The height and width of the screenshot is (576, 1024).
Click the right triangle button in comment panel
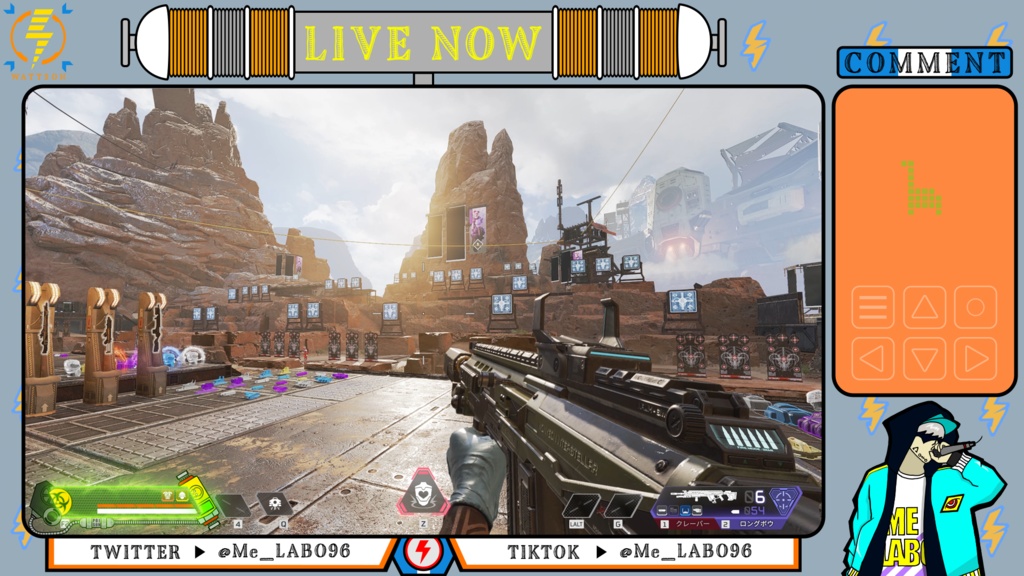[975, 358]
